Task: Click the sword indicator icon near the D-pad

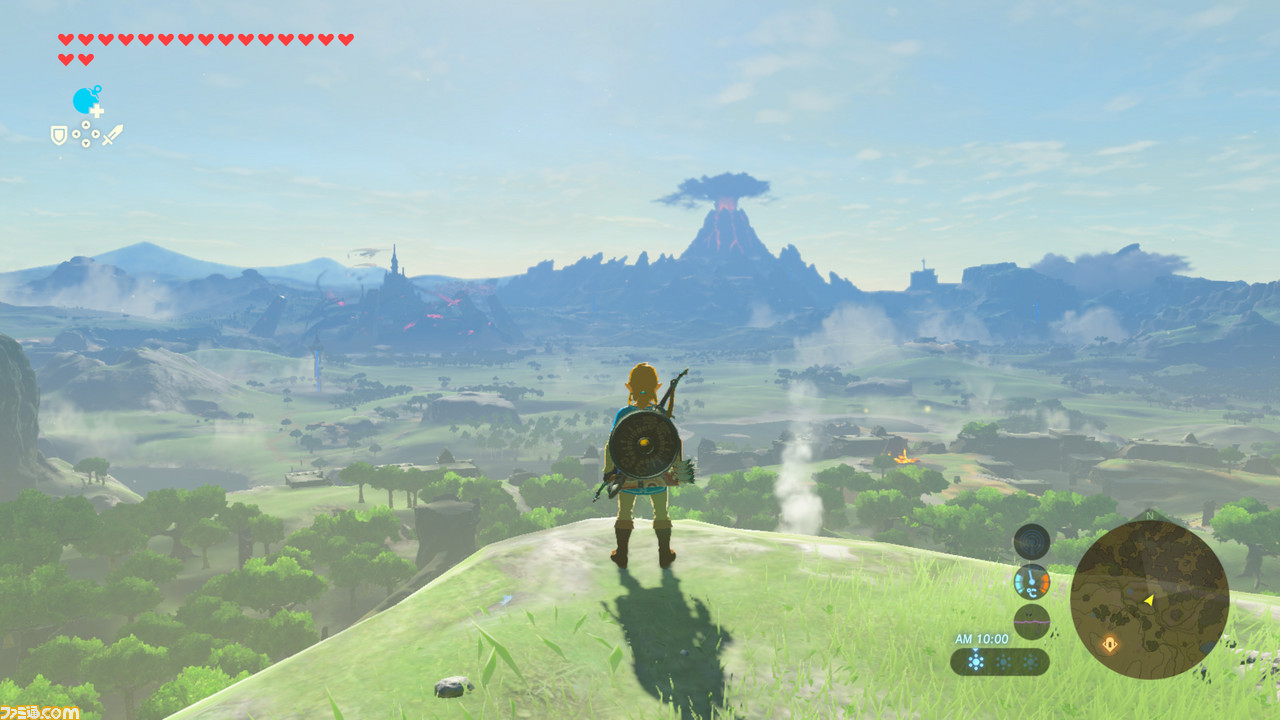Action: [114, 134]
